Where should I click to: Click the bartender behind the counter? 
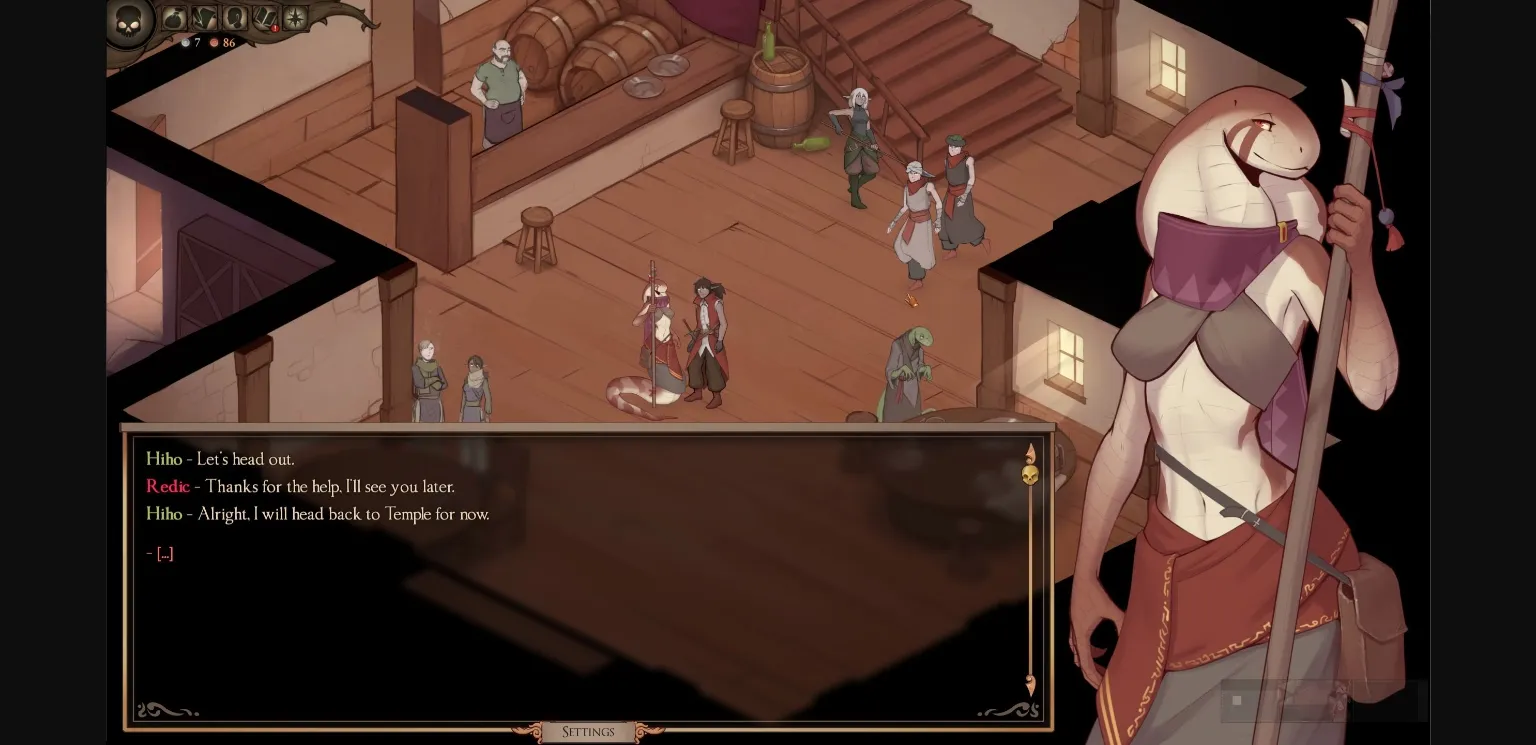coord(499,80)
